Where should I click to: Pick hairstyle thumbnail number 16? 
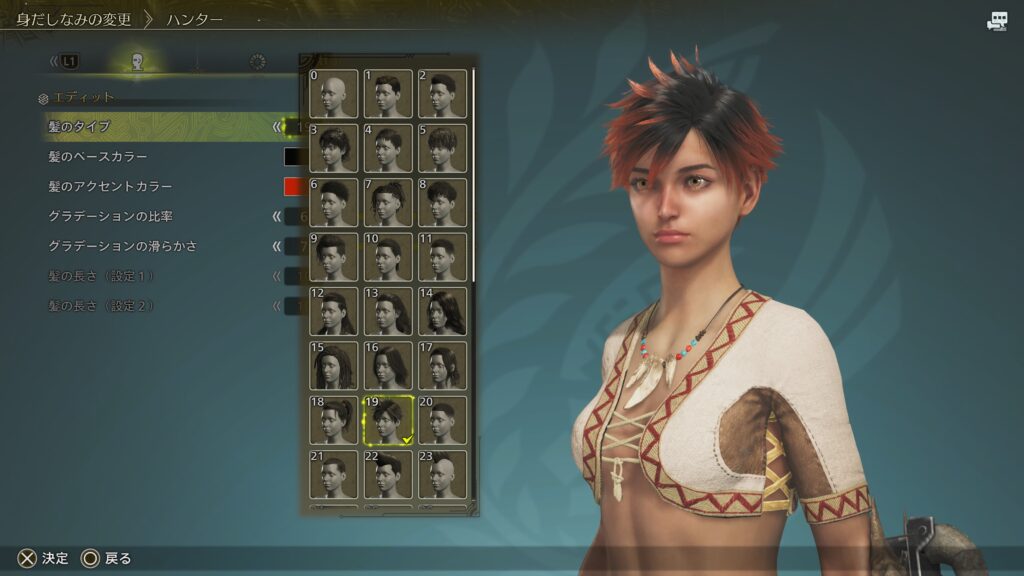388,366
